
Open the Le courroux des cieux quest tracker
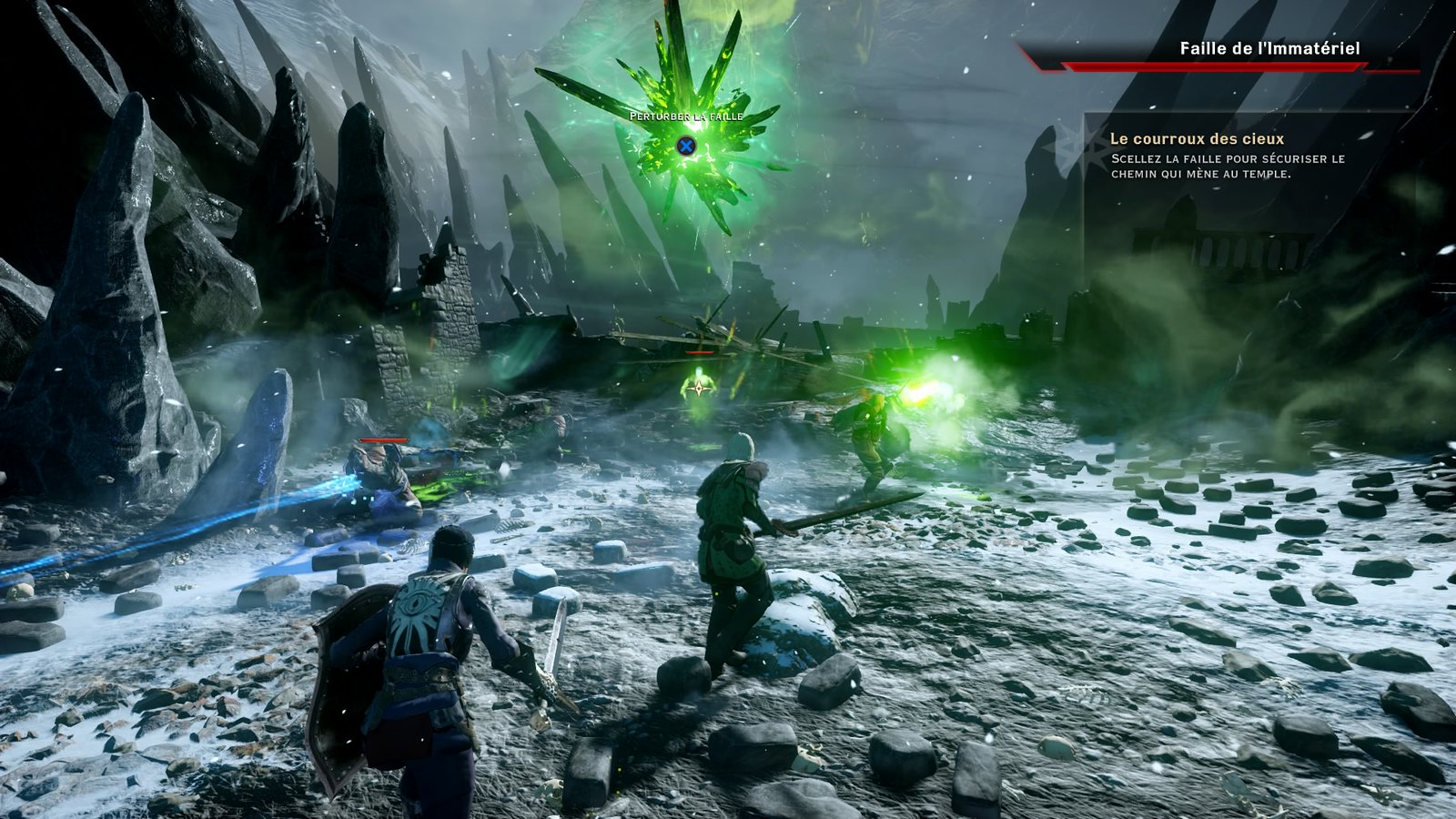(1197, 139)
